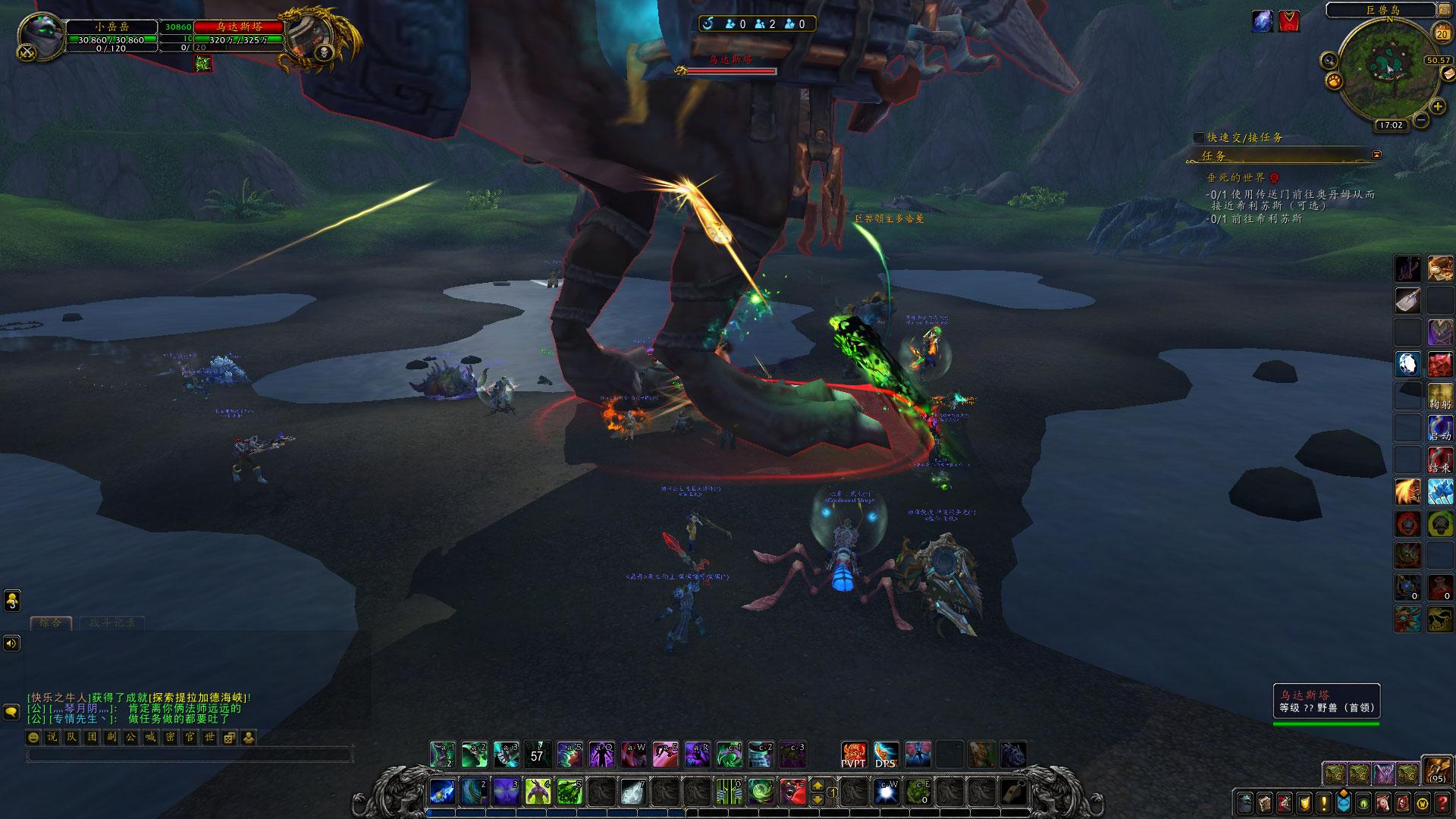Activate the DPS macro button
Viewport: 1456px width, 819px height.
coord(886,754)
